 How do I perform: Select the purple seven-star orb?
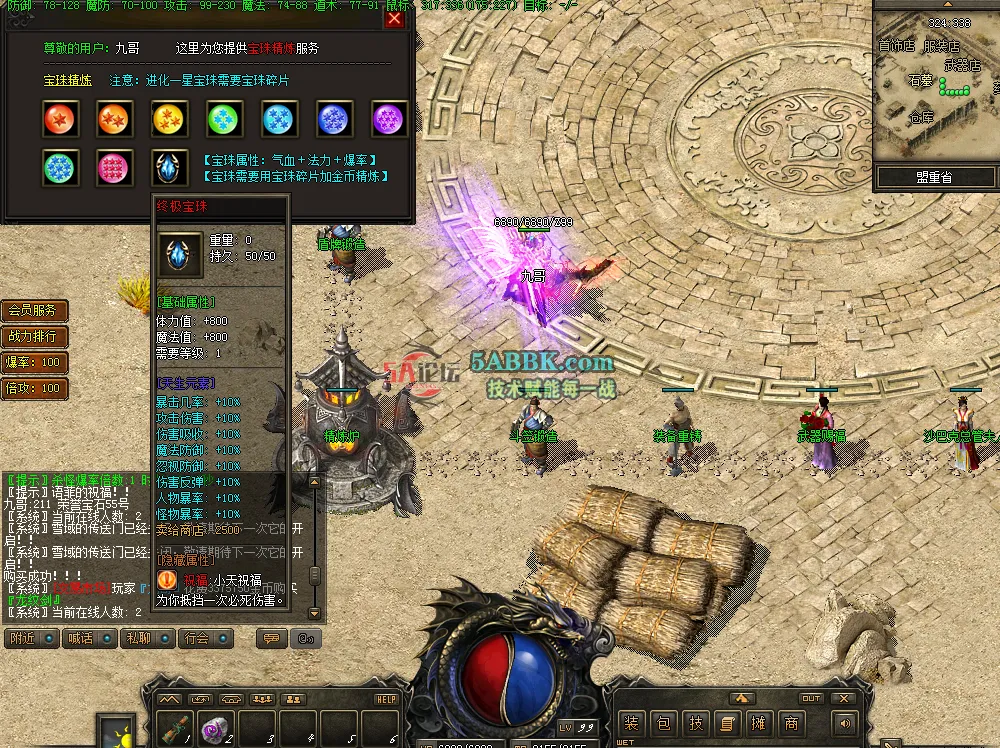pos(388,119)
